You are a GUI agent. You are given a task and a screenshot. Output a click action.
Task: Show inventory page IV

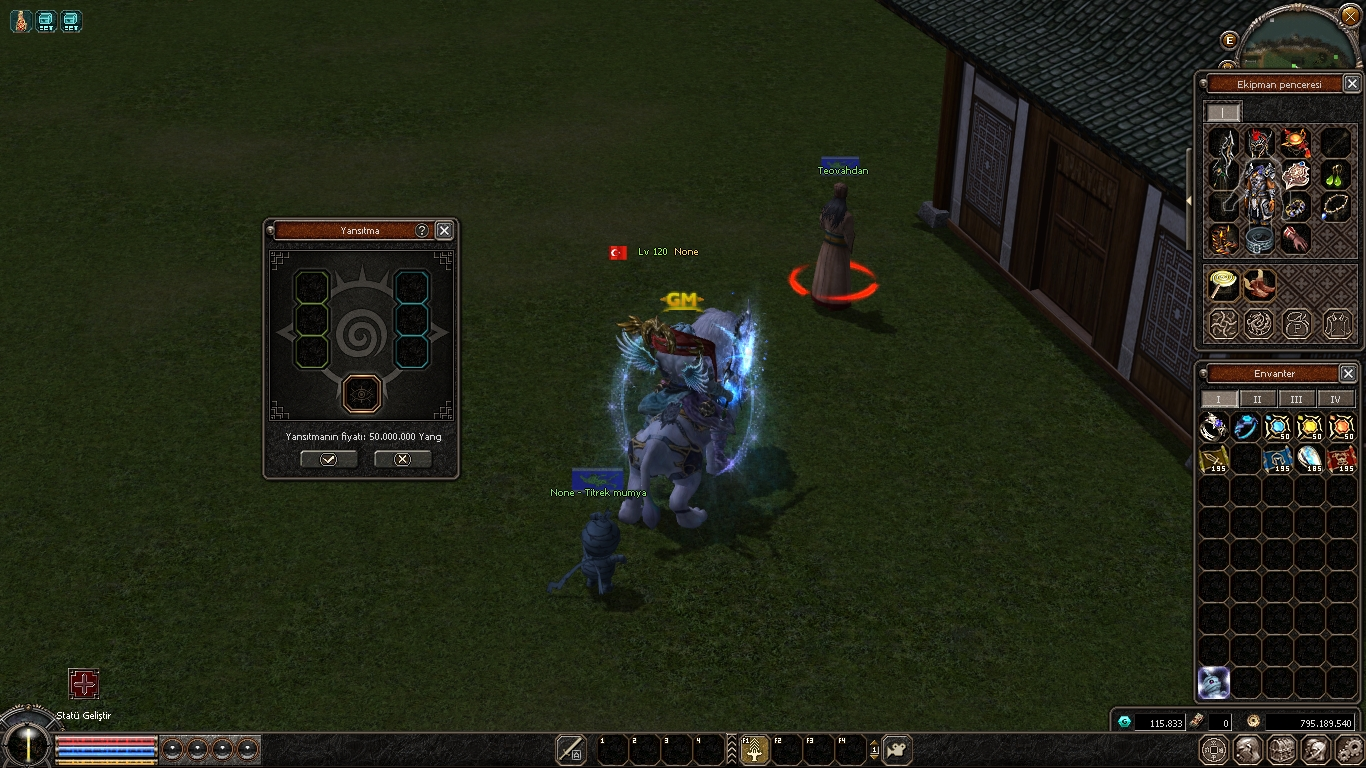(1335, 399)
